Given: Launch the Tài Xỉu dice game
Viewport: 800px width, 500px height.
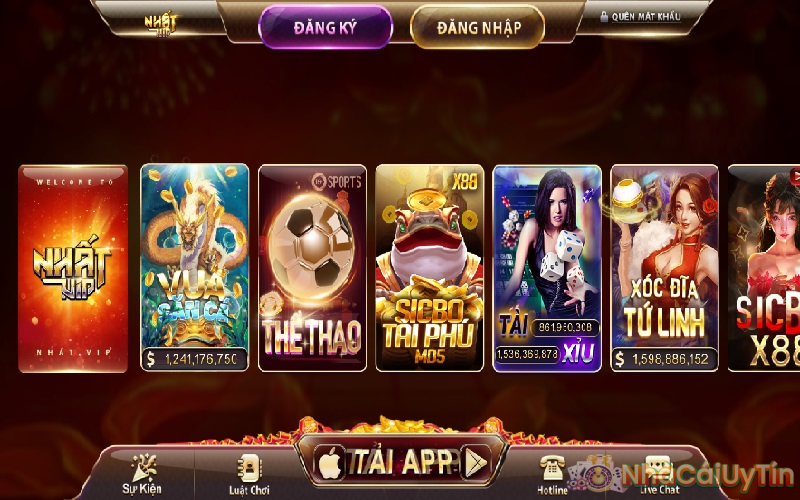Looking at the screenshot, I should pos(547,268).
